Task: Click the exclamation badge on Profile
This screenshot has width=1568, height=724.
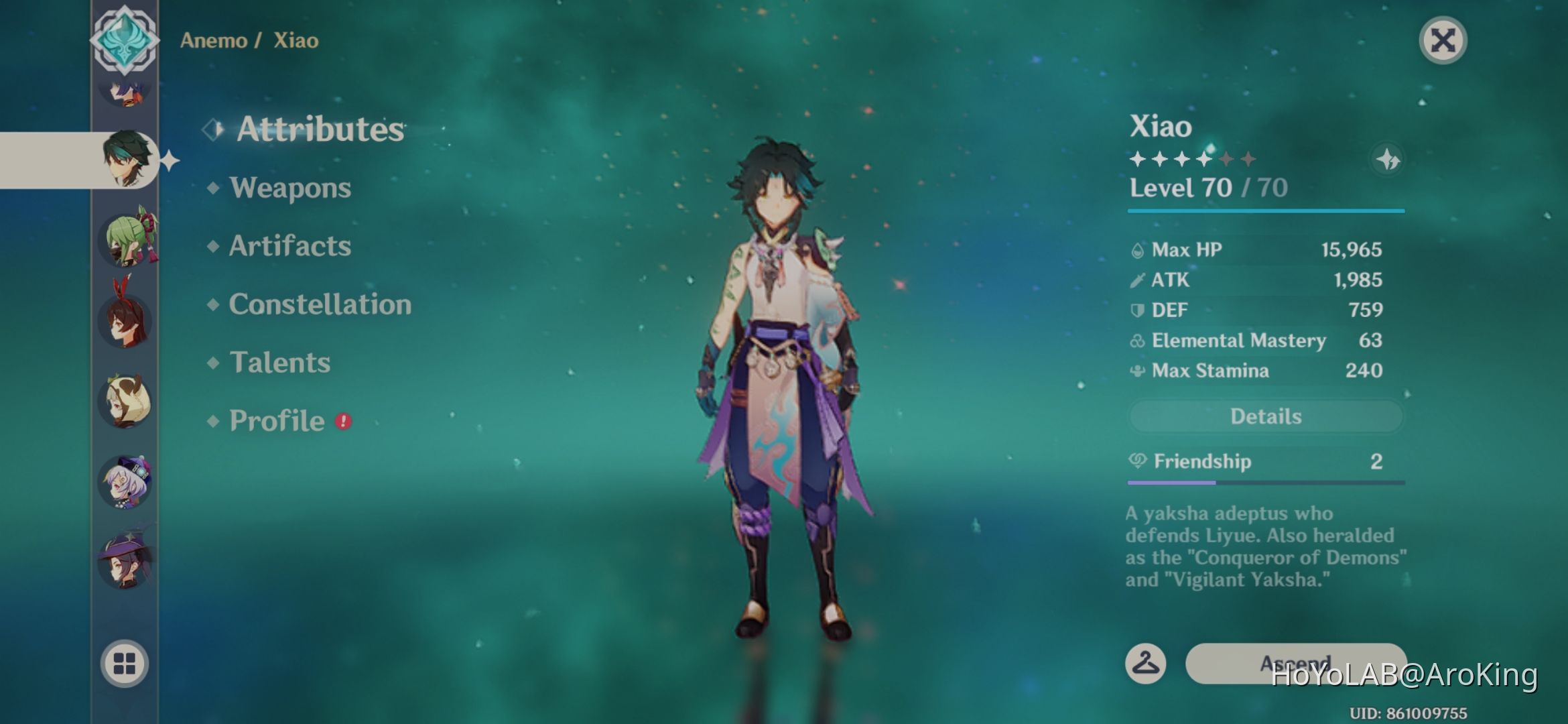Action: (x=344, y=422)
